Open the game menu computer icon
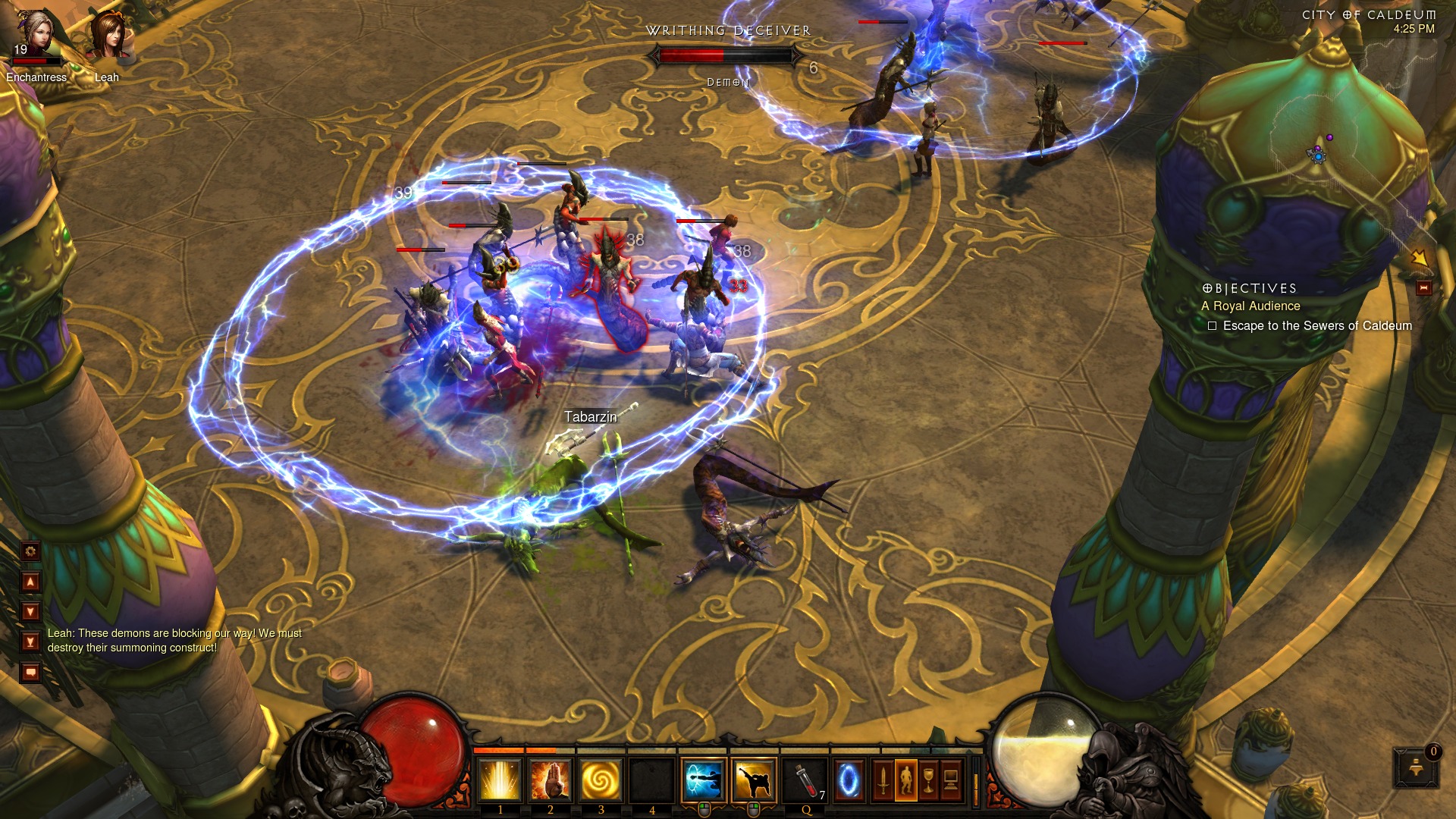 pyautogui.click(x=951, y=780)
